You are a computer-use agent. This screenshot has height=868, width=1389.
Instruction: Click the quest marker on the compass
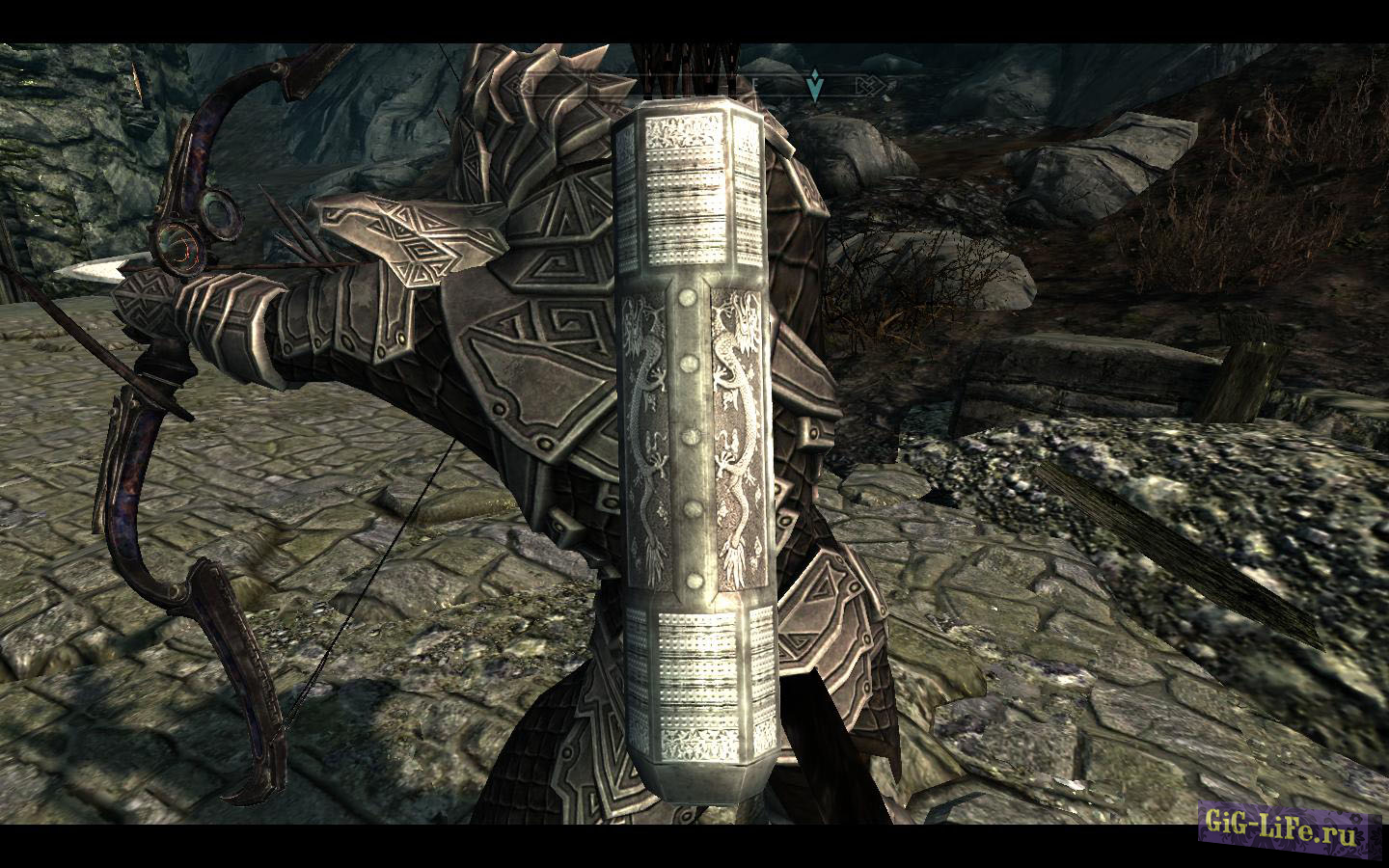816,87
